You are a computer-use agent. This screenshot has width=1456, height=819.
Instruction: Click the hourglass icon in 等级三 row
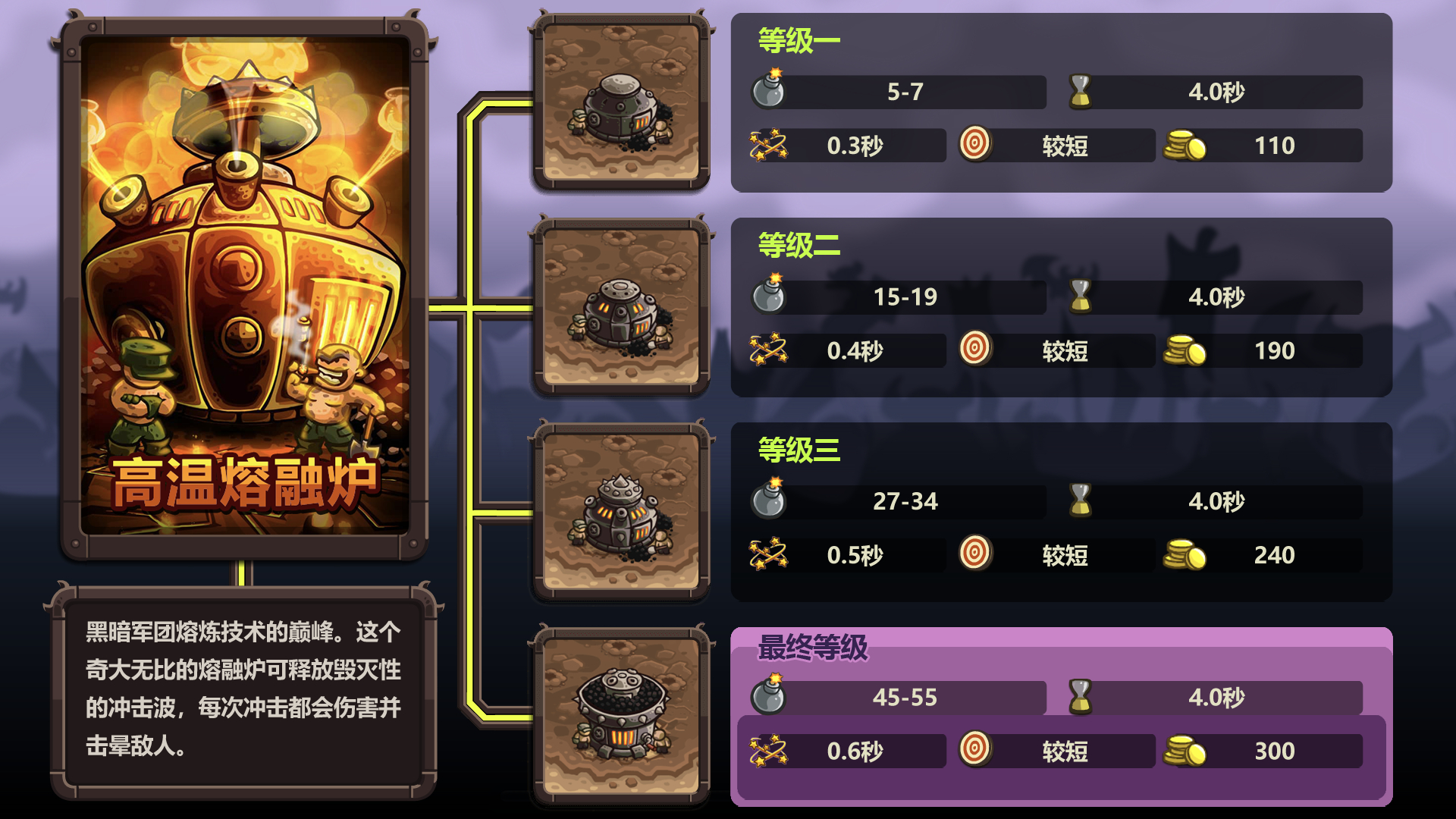[x=1080, y=500]
